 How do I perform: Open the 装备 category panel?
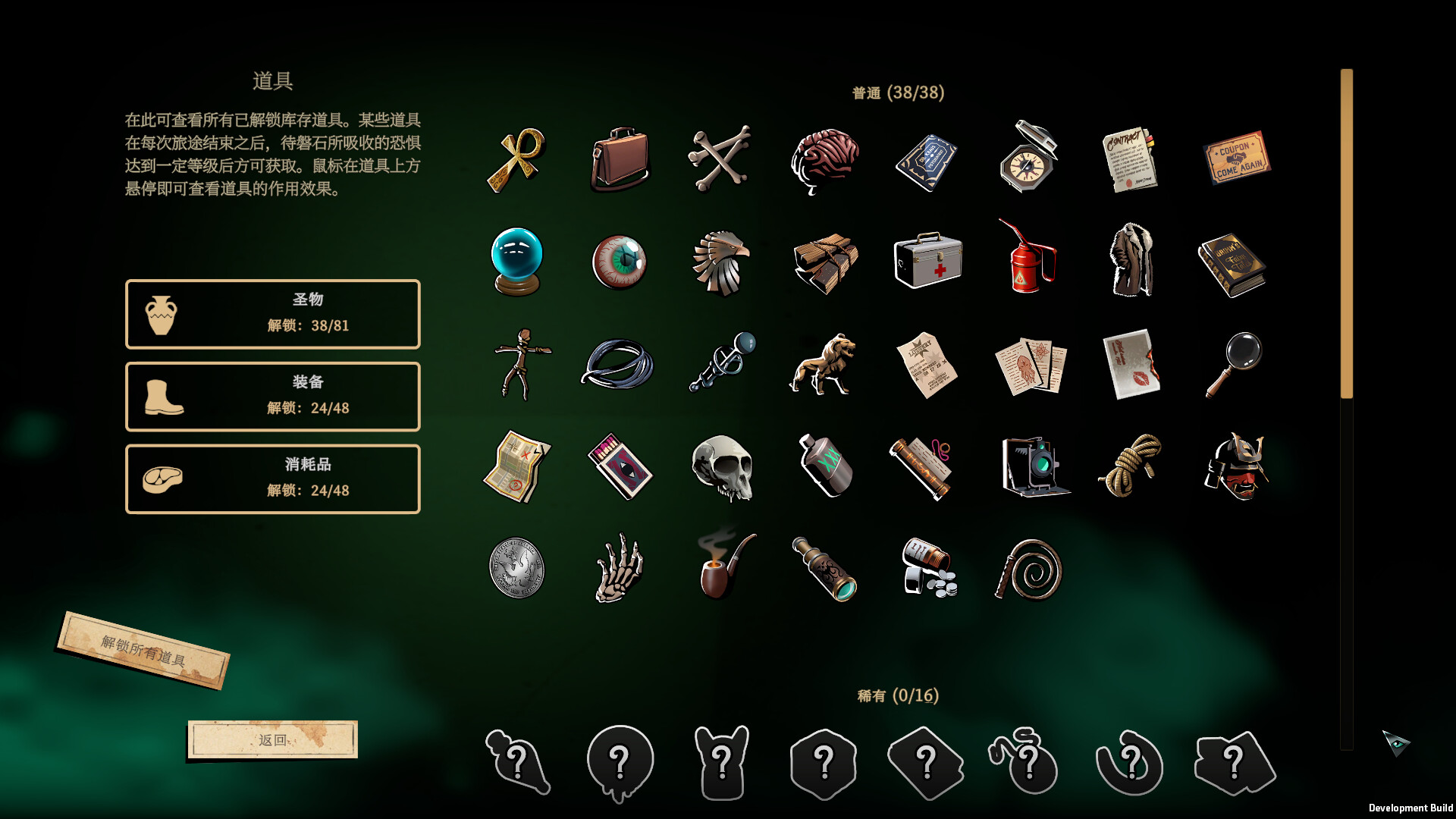coord(273,397)
